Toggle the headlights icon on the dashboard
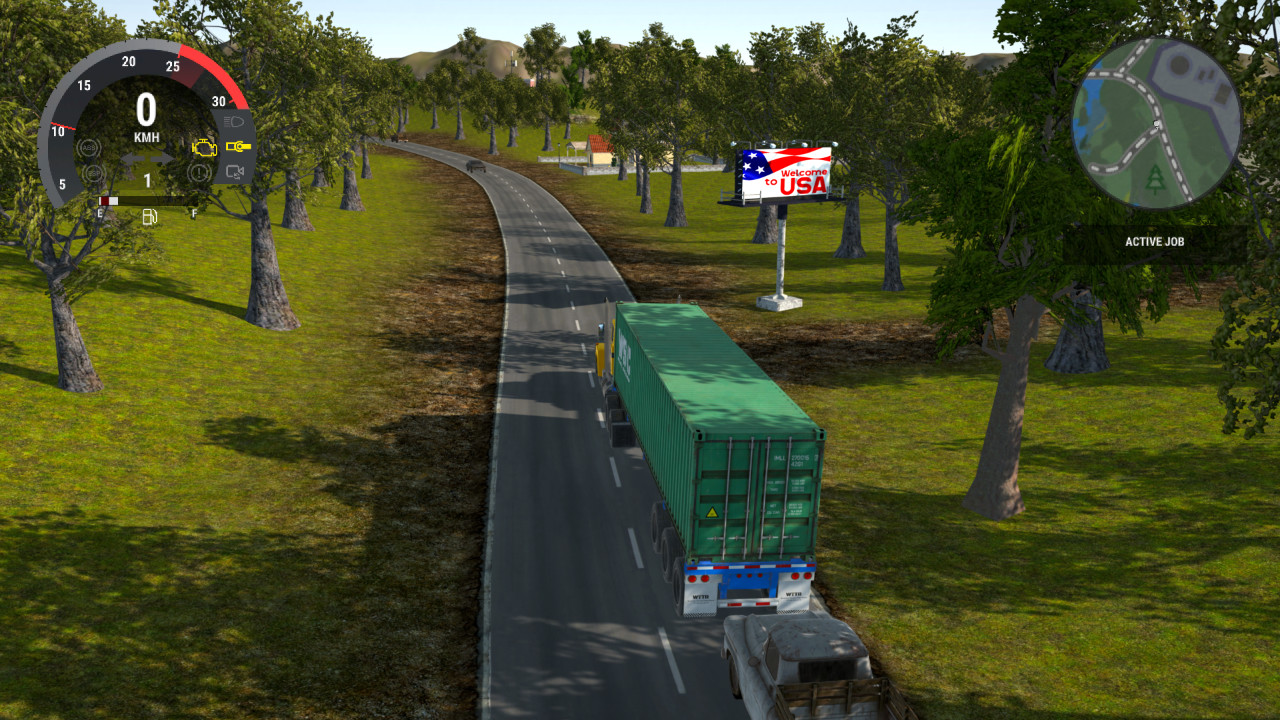Screen dimensions: 1280x720 (233, 119)
